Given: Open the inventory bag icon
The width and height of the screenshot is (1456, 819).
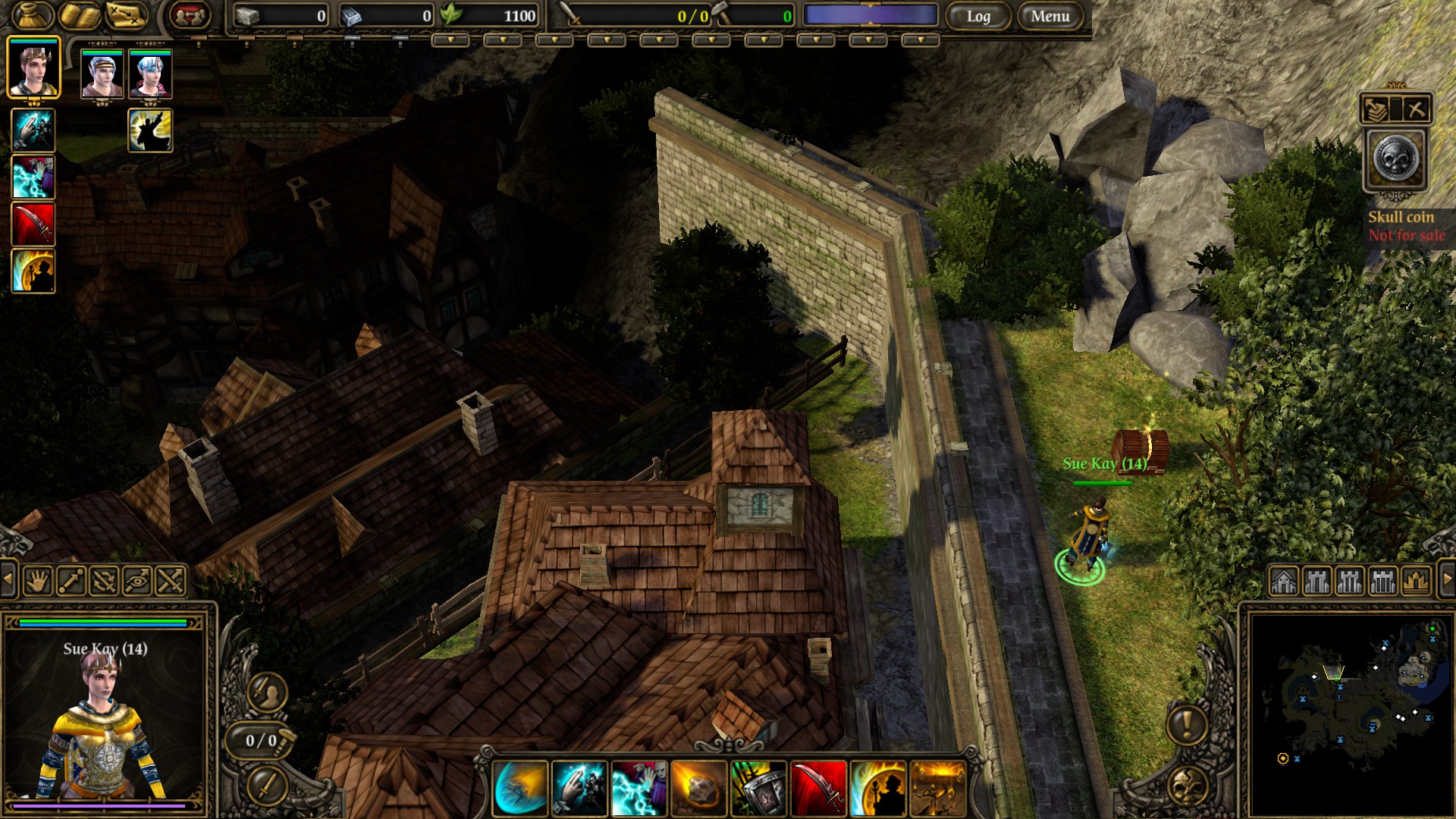Looking at the screenshot, I should point(33,16).
